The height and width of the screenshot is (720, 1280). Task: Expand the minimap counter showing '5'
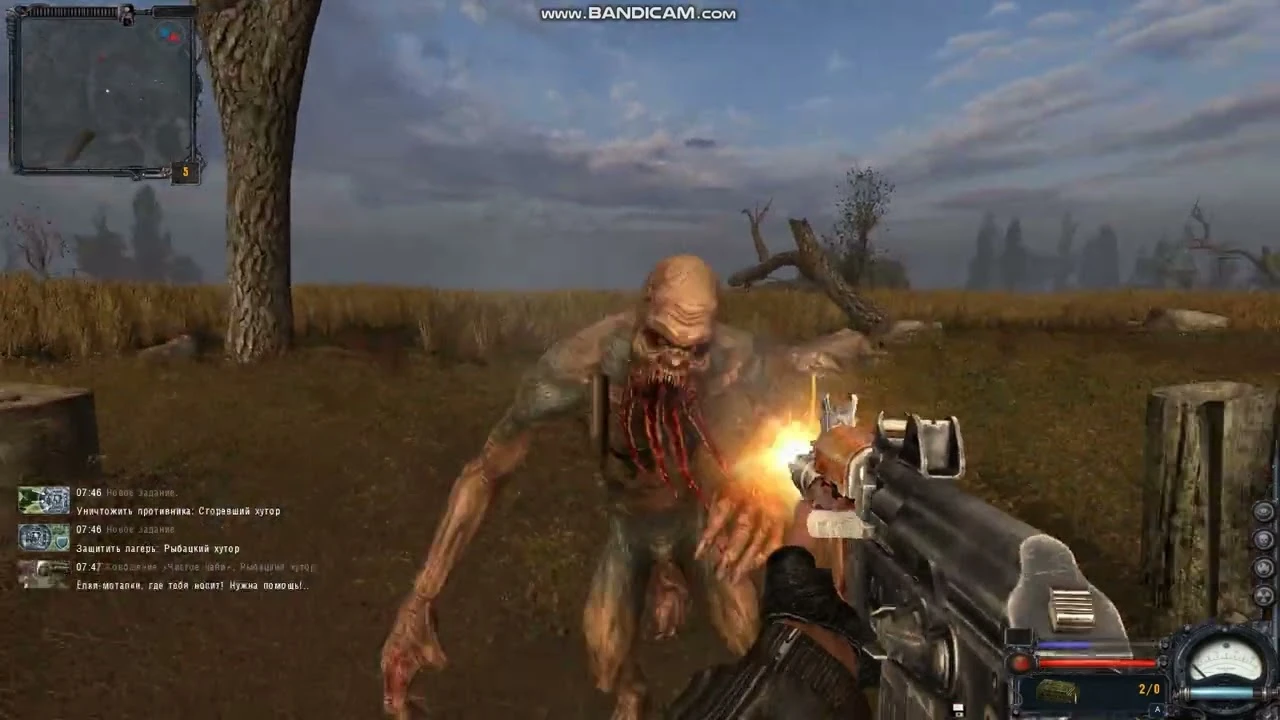(185, 171)
